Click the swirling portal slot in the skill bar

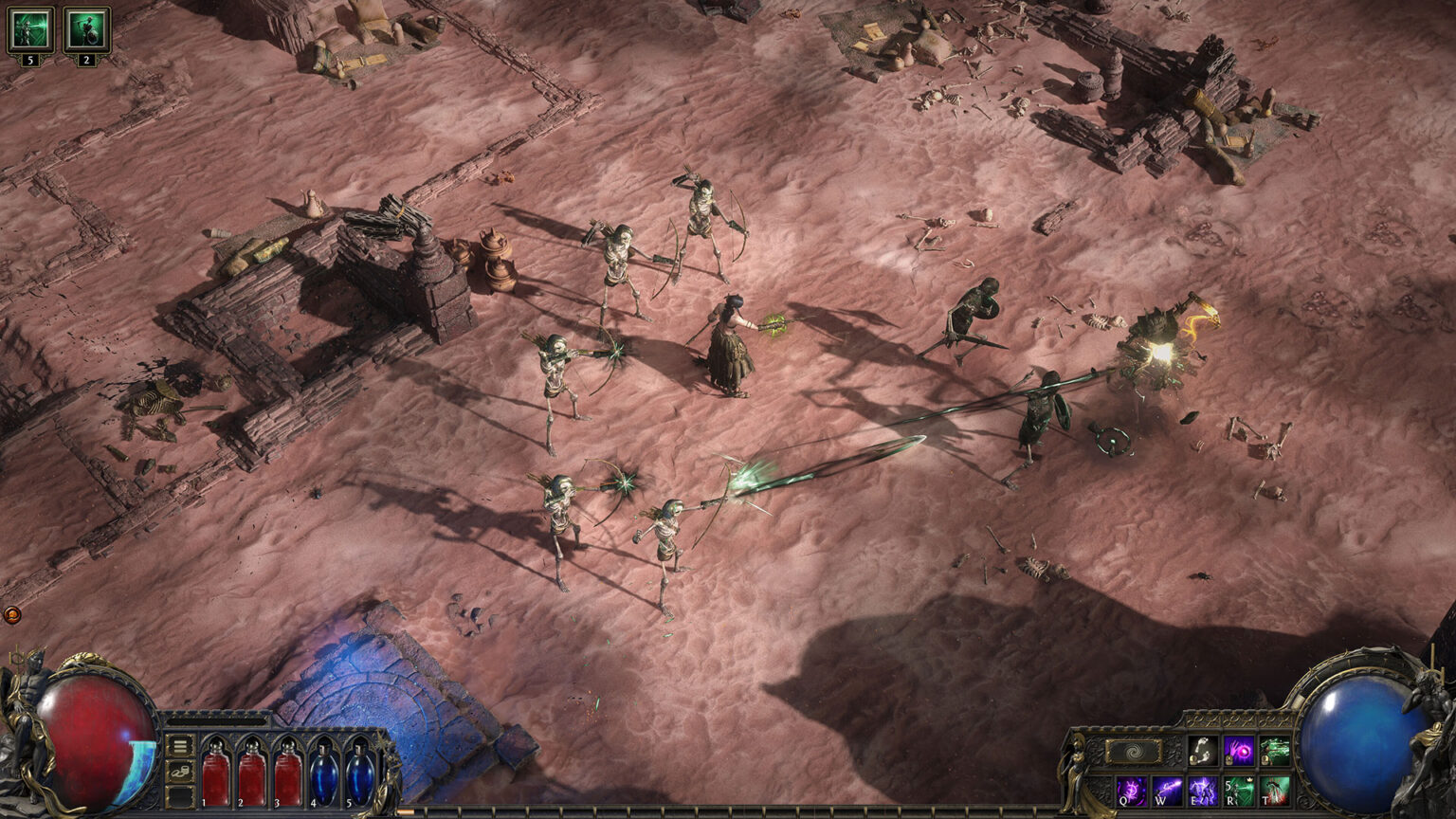tap(1134, 752)
